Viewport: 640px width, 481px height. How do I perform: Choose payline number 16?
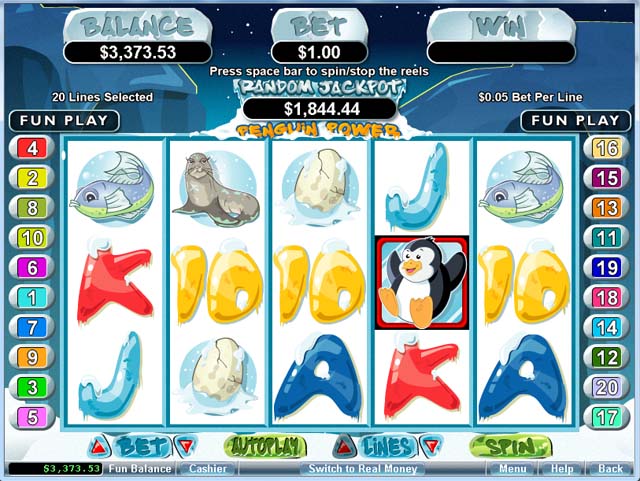pyautogui.click(x=607, y=149)
